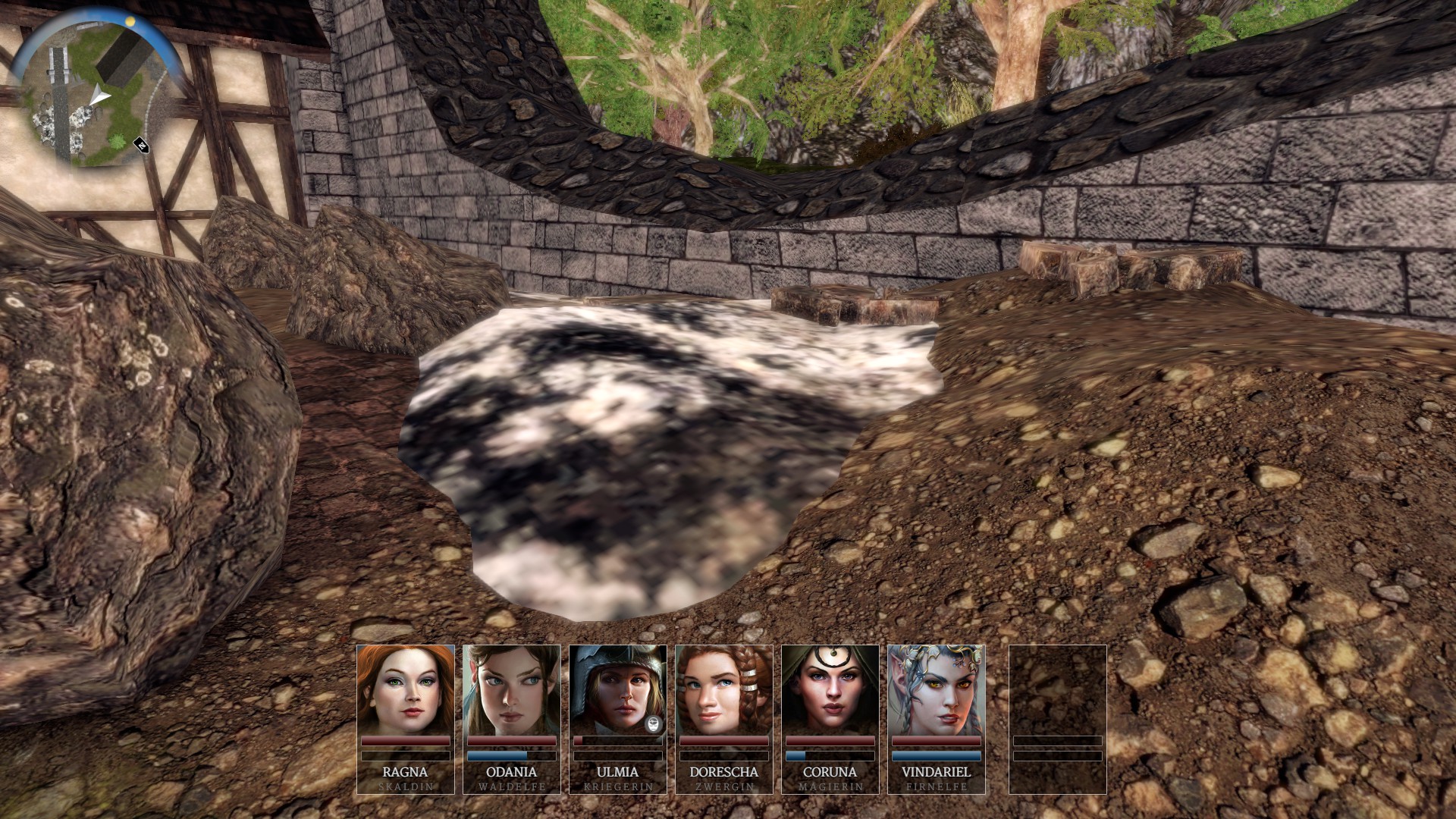Choose Odania the Waldelfe portrait
The width and height of the screenshot is (1456, 819).
coord(511,690)
